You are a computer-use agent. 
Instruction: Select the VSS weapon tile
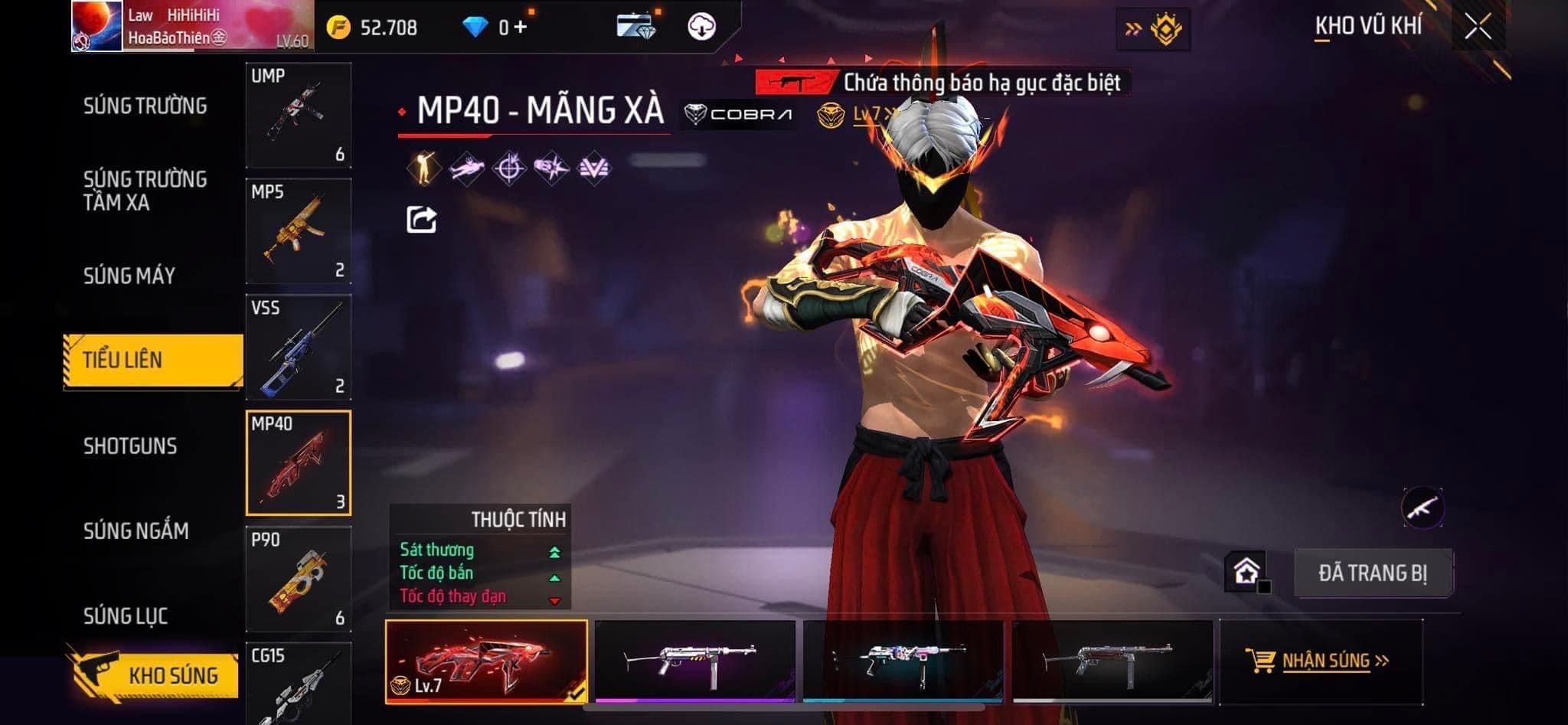click(299, 347)
